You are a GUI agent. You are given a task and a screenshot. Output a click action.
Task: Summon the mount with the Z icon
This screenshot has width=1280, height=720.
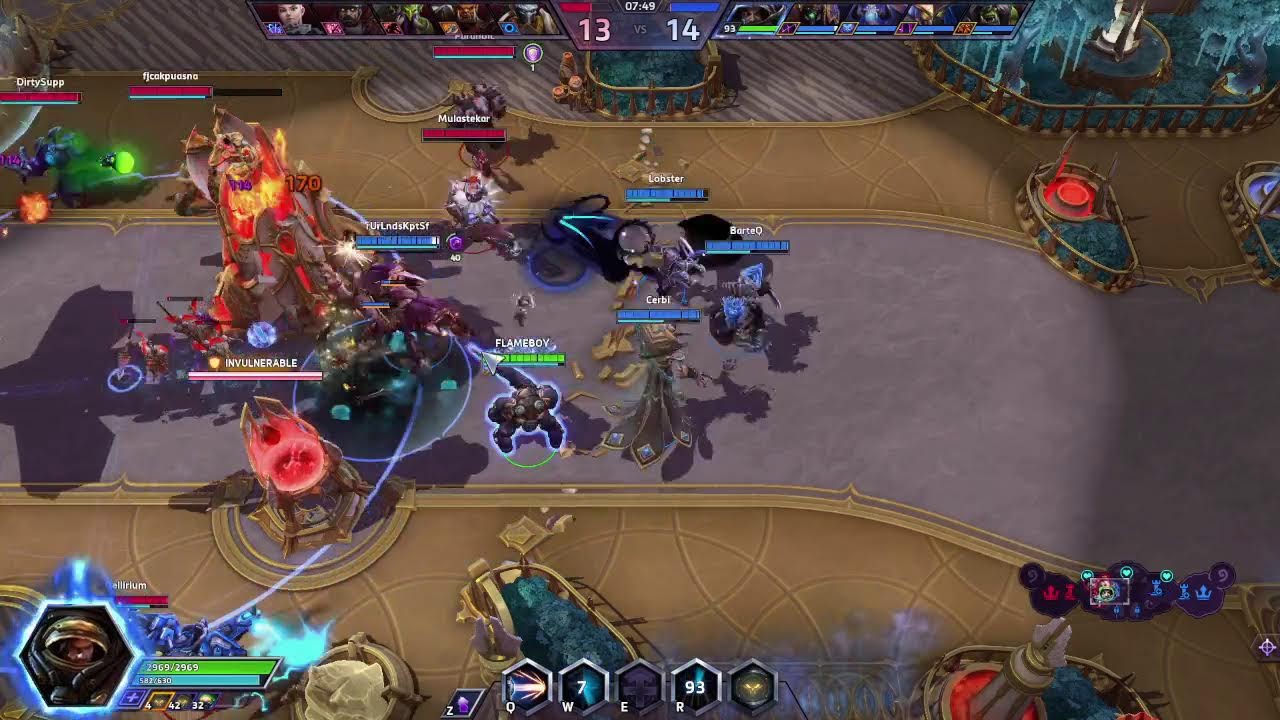coord(464,702)
